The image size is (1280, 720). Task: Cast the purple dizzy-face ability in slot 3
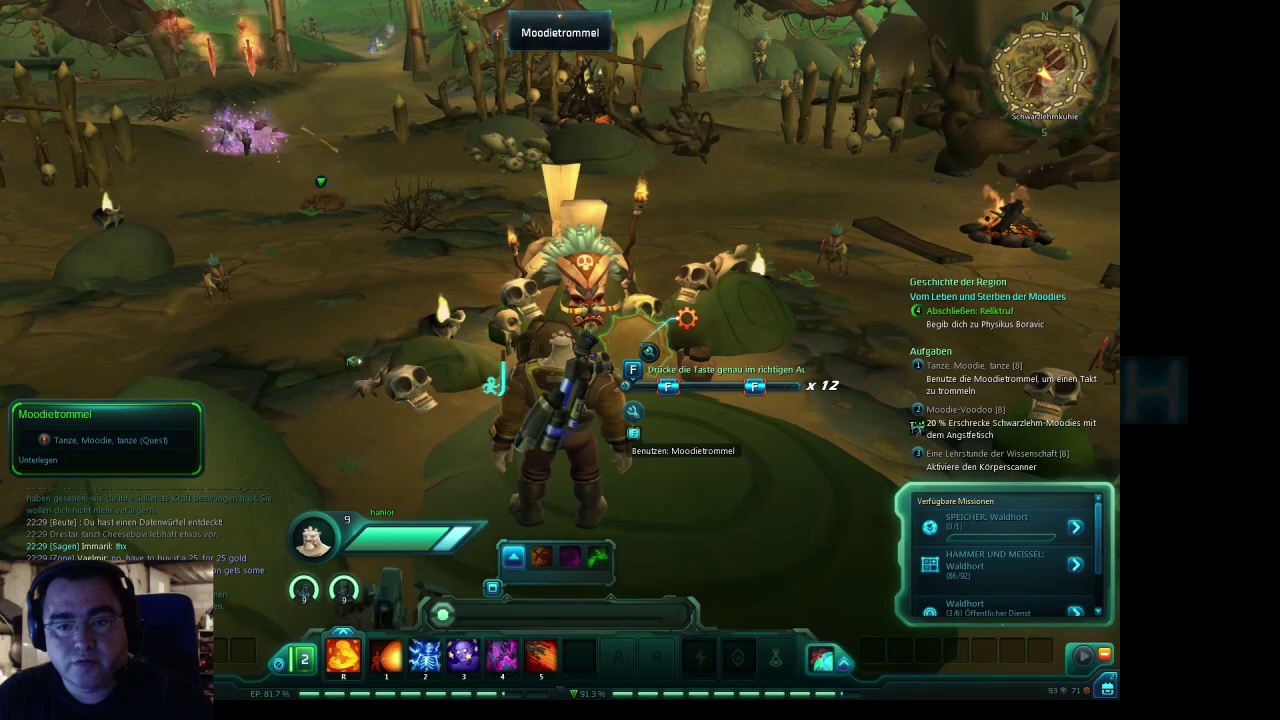tap(463, 656)
